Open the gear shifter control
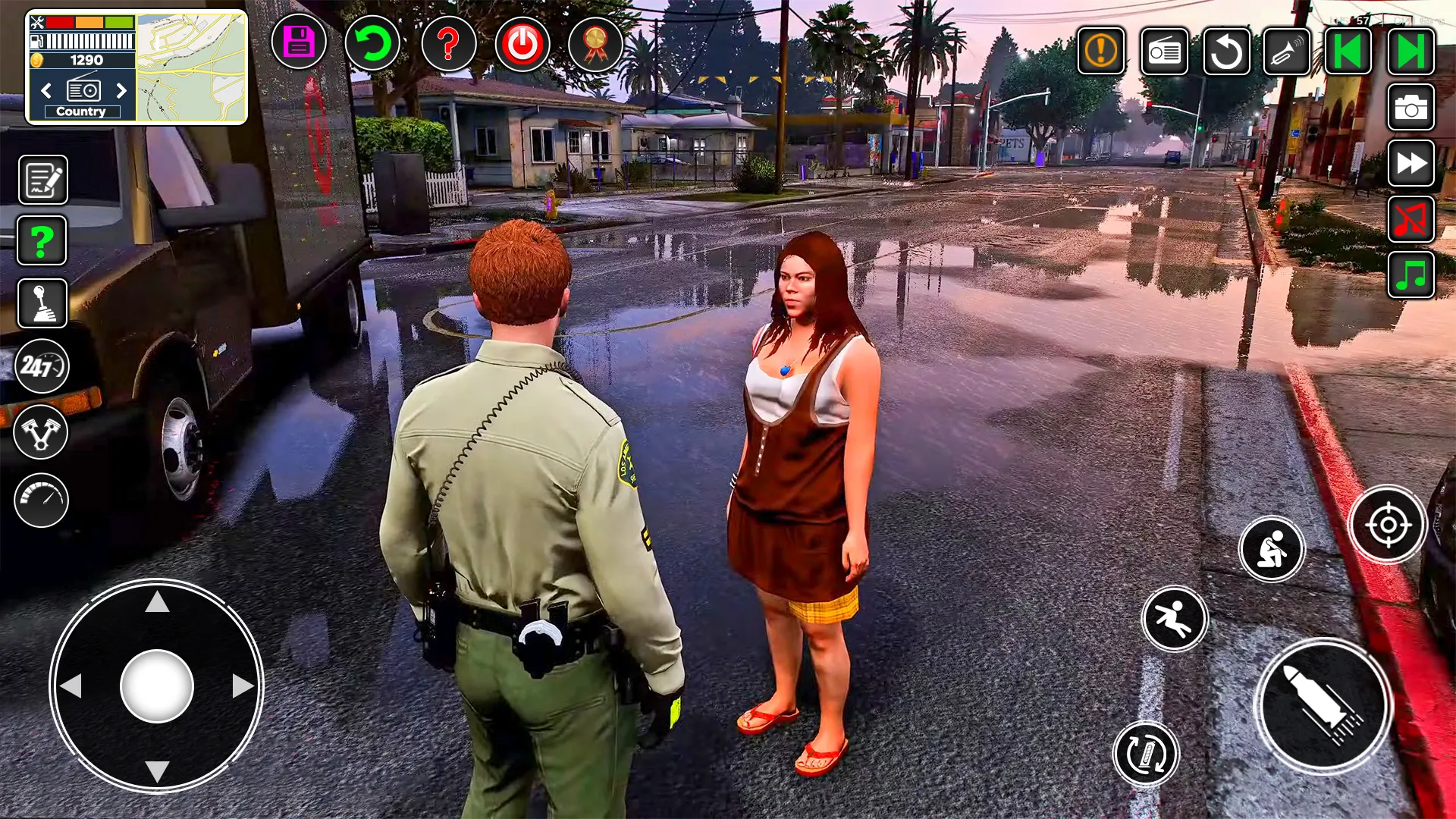This screenshot has height=819, width=1456. coord(41,303)
